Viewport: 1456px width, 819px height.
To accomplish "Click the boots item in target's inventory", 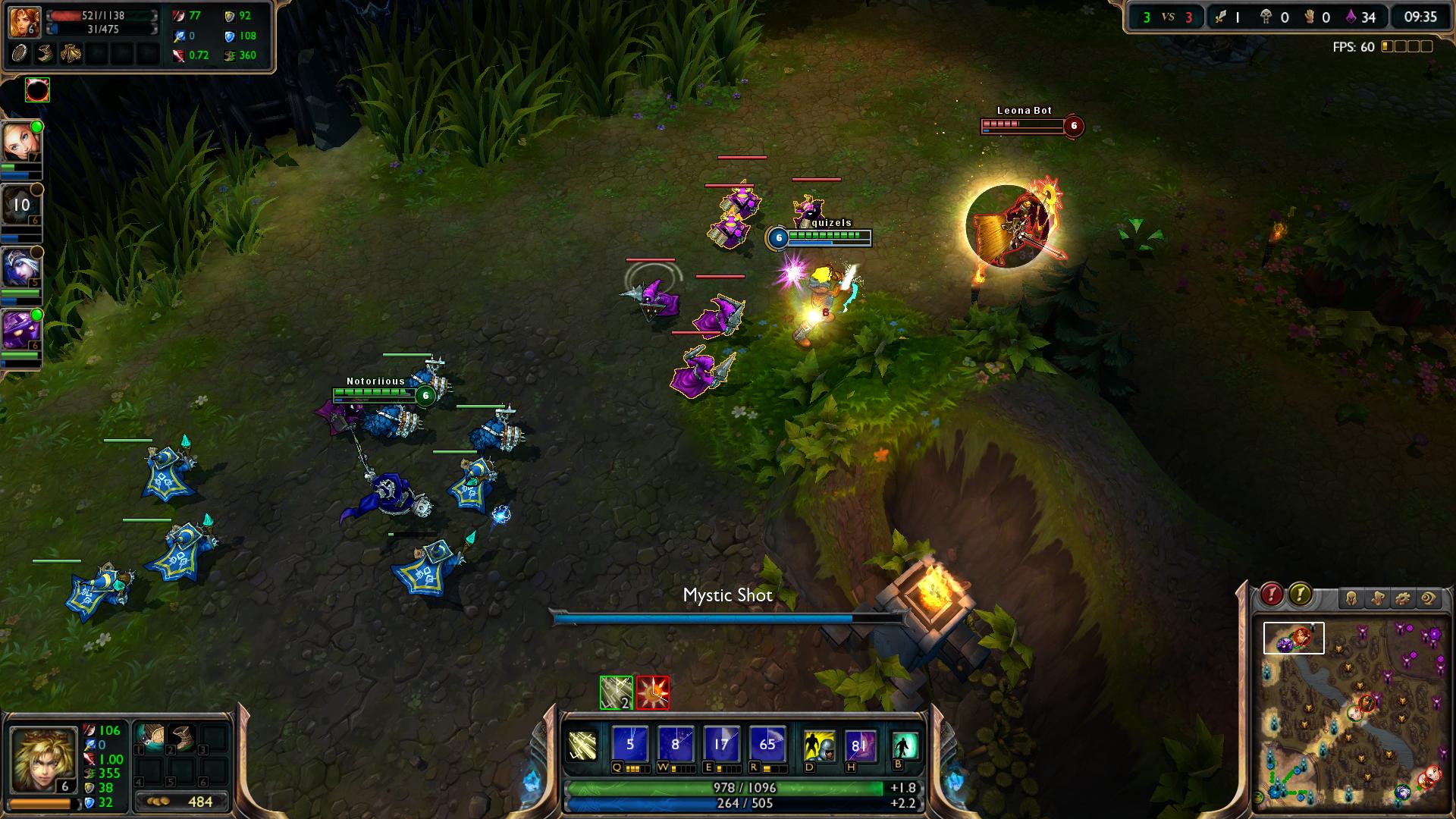I will click(46, 53).
